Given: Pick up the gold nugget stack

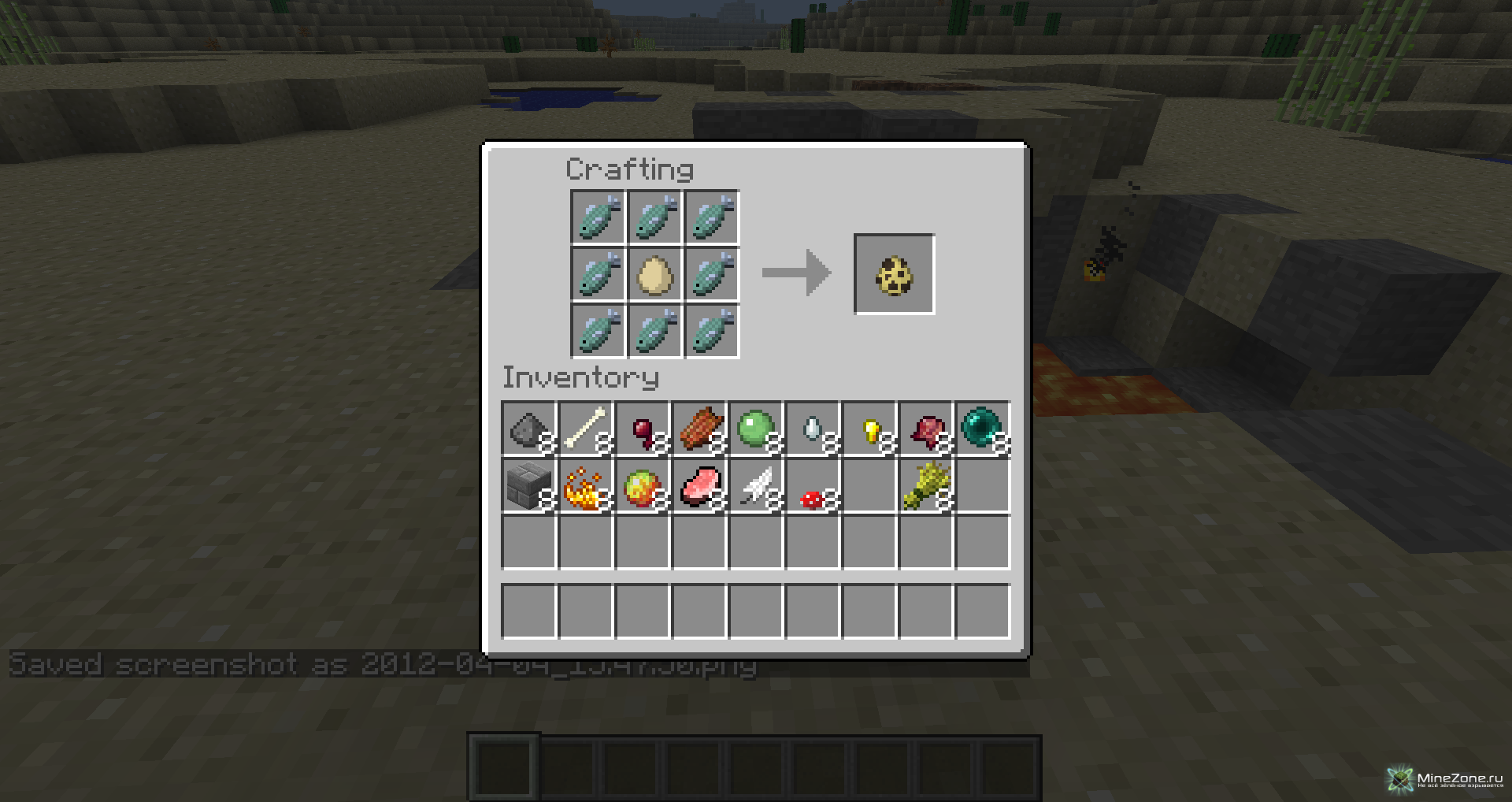Looking at the screenshot, I should (x=869, y=429).
